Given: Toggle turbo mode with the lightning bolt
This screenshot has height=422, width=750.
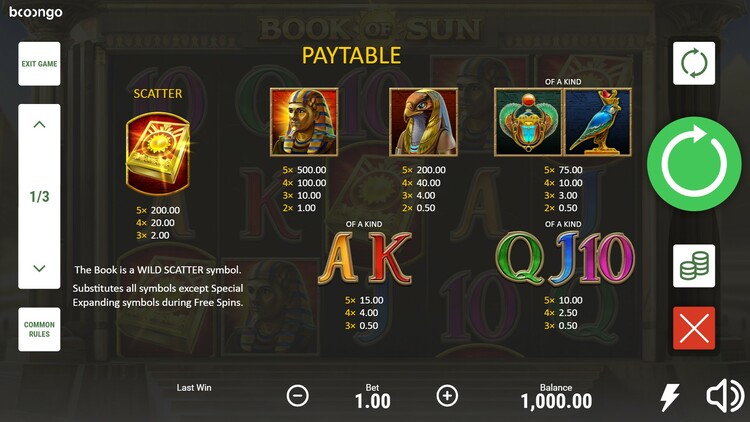Looking at the screenshot, I should pyautogui.click(x=669, y=397).
